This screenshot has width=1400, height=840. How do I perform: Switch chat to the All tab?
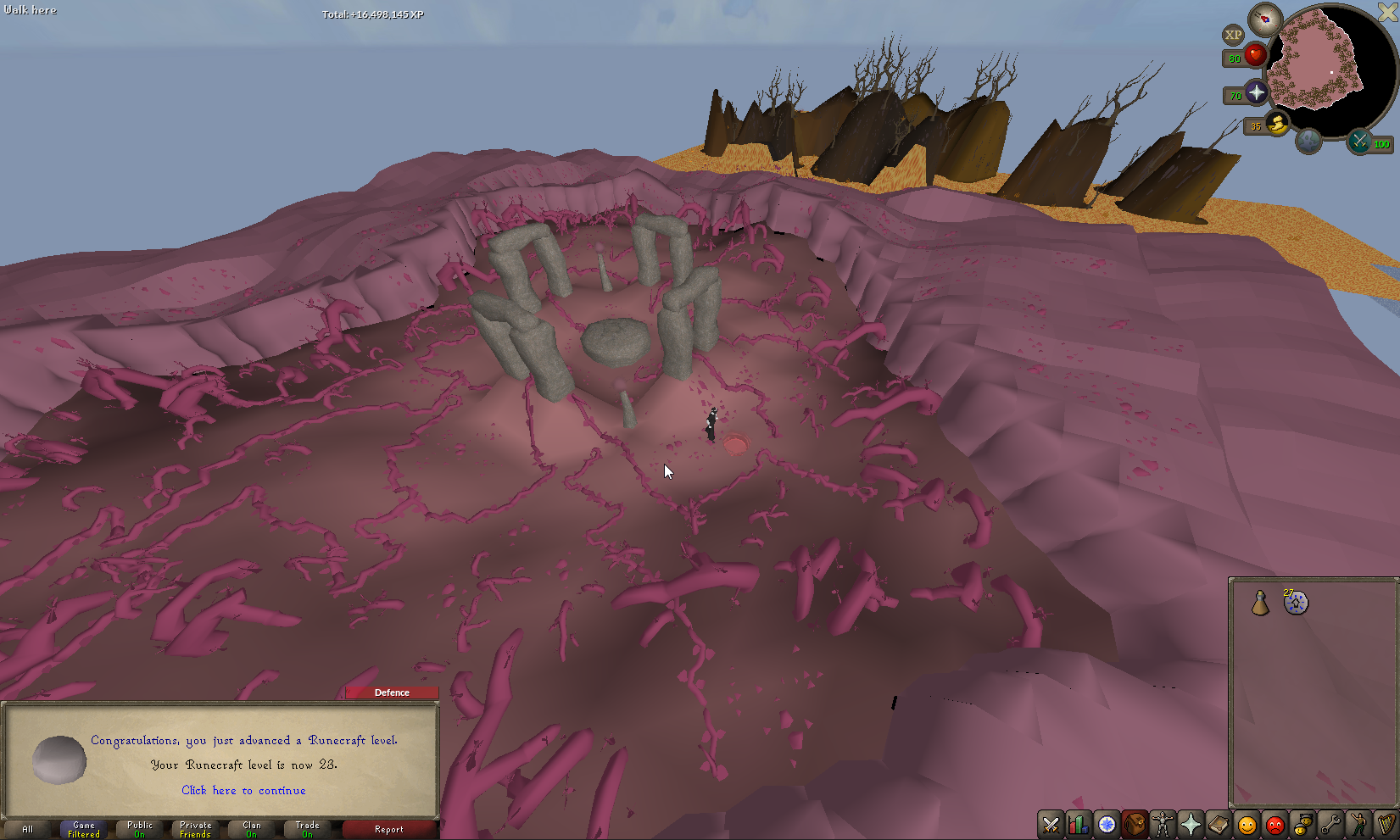(x=28, y=829)
